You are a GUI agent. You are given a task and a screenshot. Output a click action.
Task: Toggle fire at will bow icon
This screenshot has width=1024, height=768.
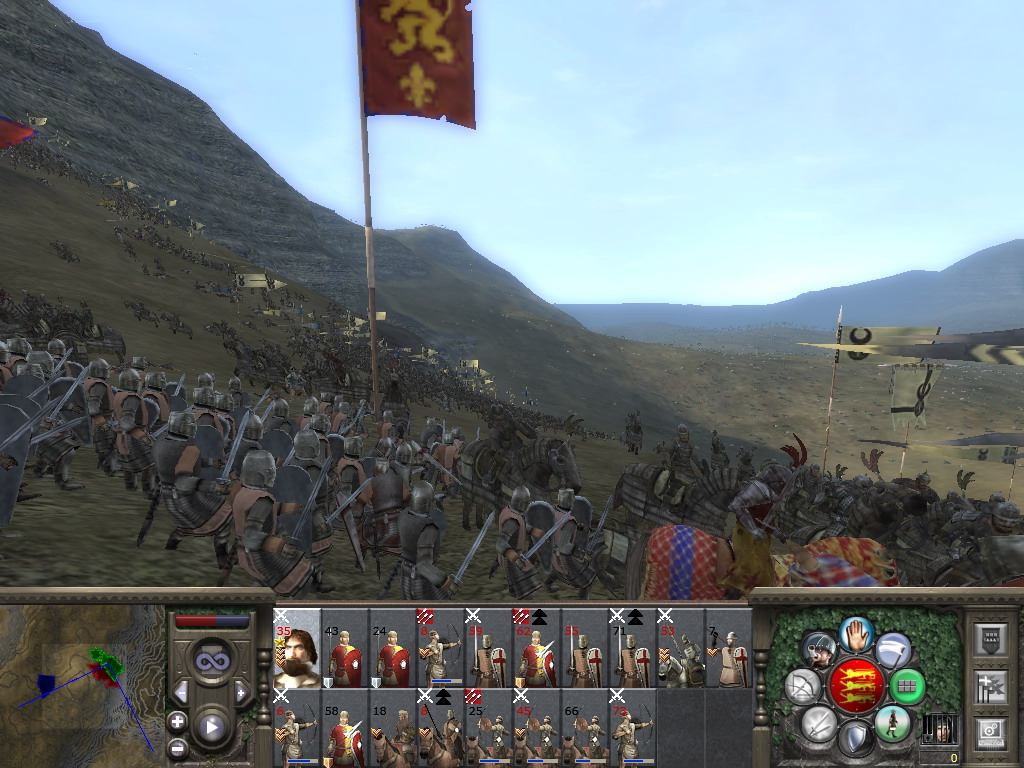[x=802, y=686]
